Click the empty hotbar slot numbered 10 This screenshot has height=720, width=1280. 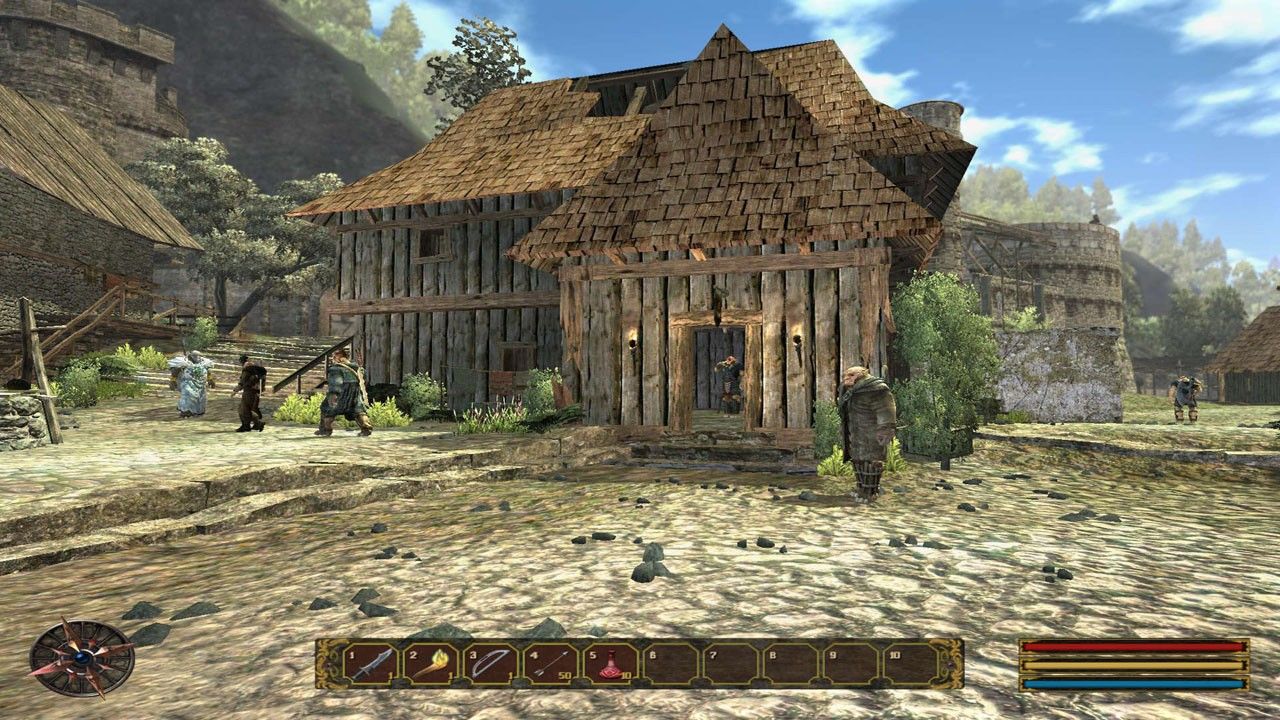908,664
